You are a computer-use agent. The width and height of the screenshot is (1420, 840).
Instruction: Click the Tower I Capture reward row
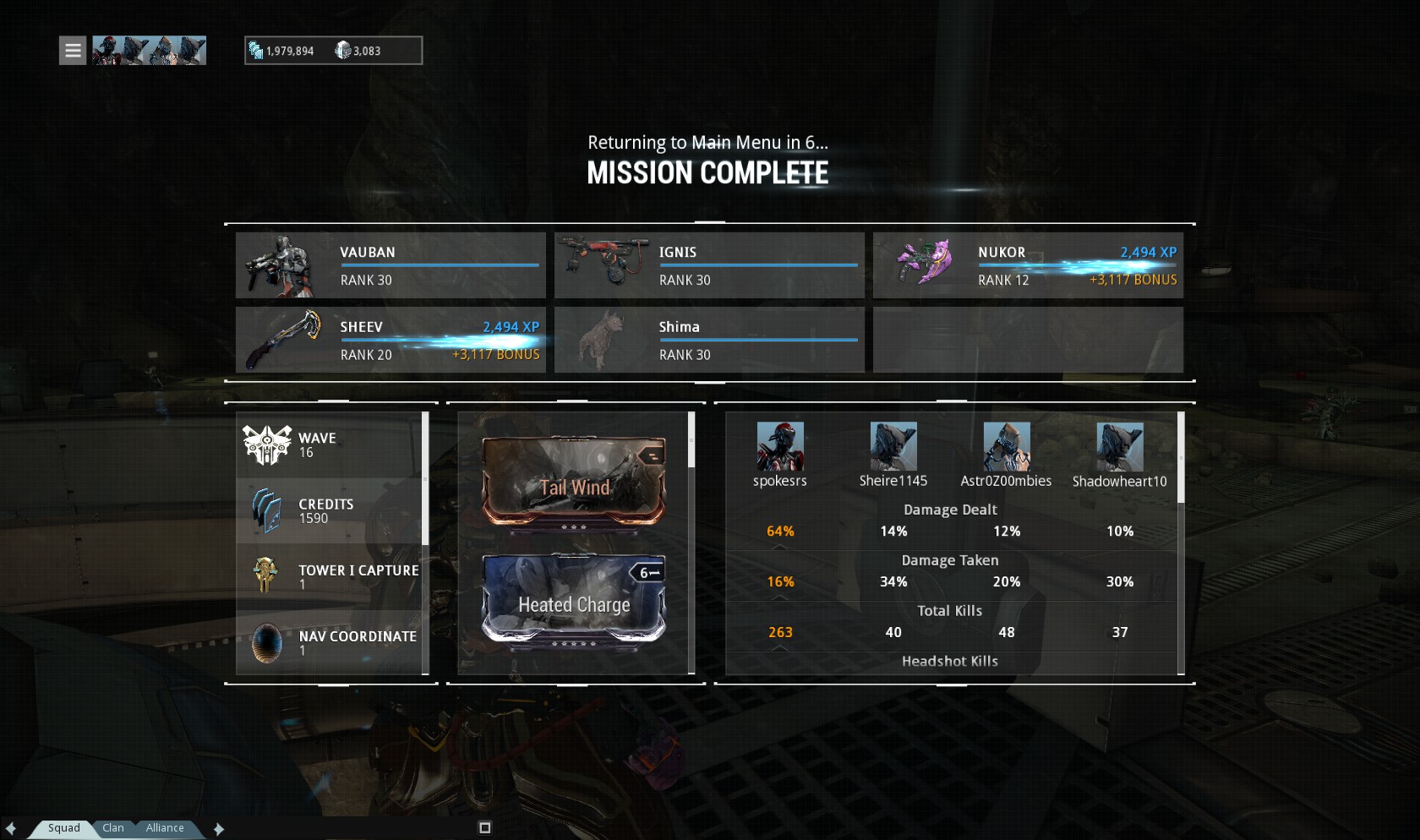coord(330,576)
